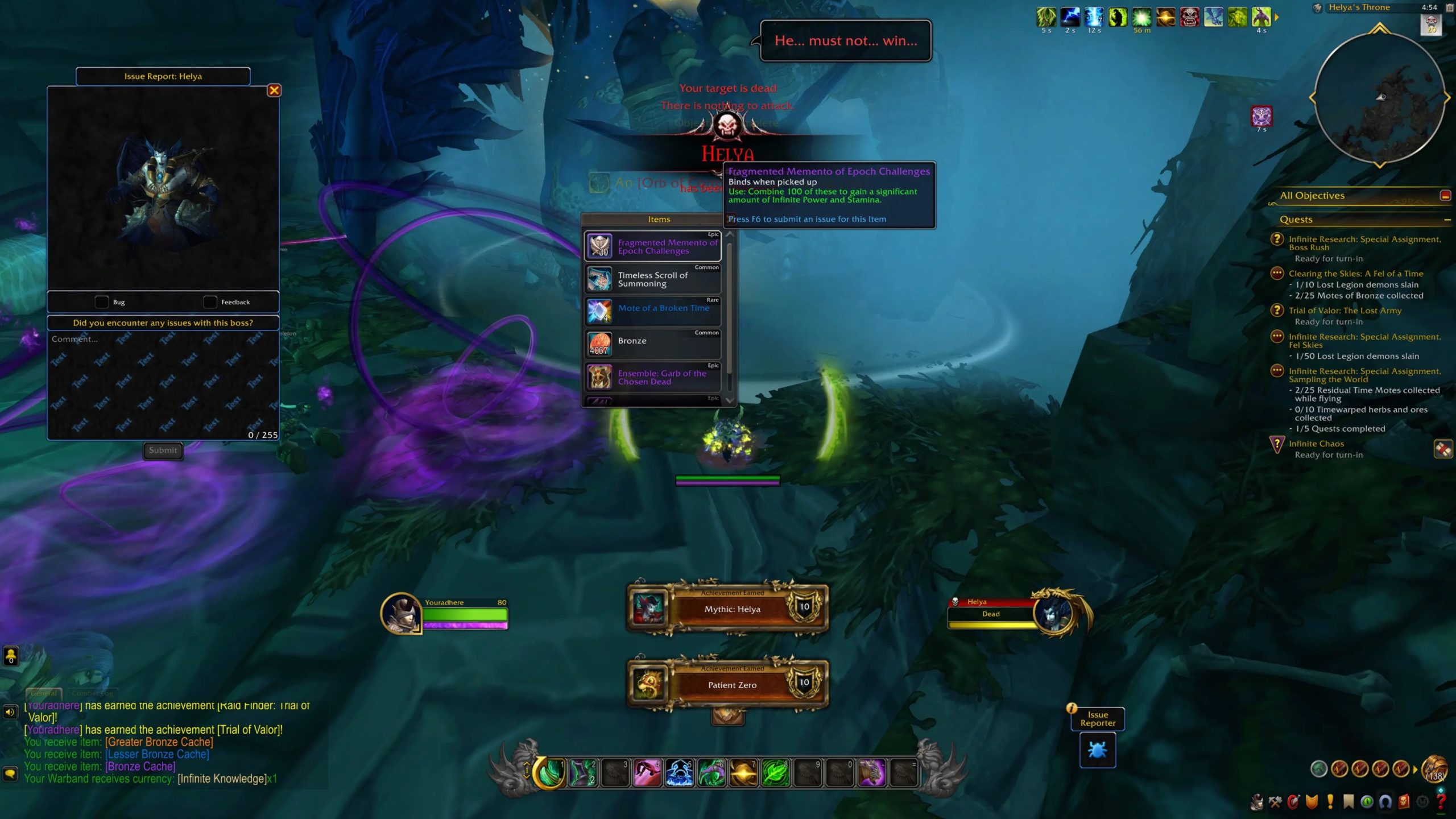
Task: Submit the issue report
Action: (163, 450)
